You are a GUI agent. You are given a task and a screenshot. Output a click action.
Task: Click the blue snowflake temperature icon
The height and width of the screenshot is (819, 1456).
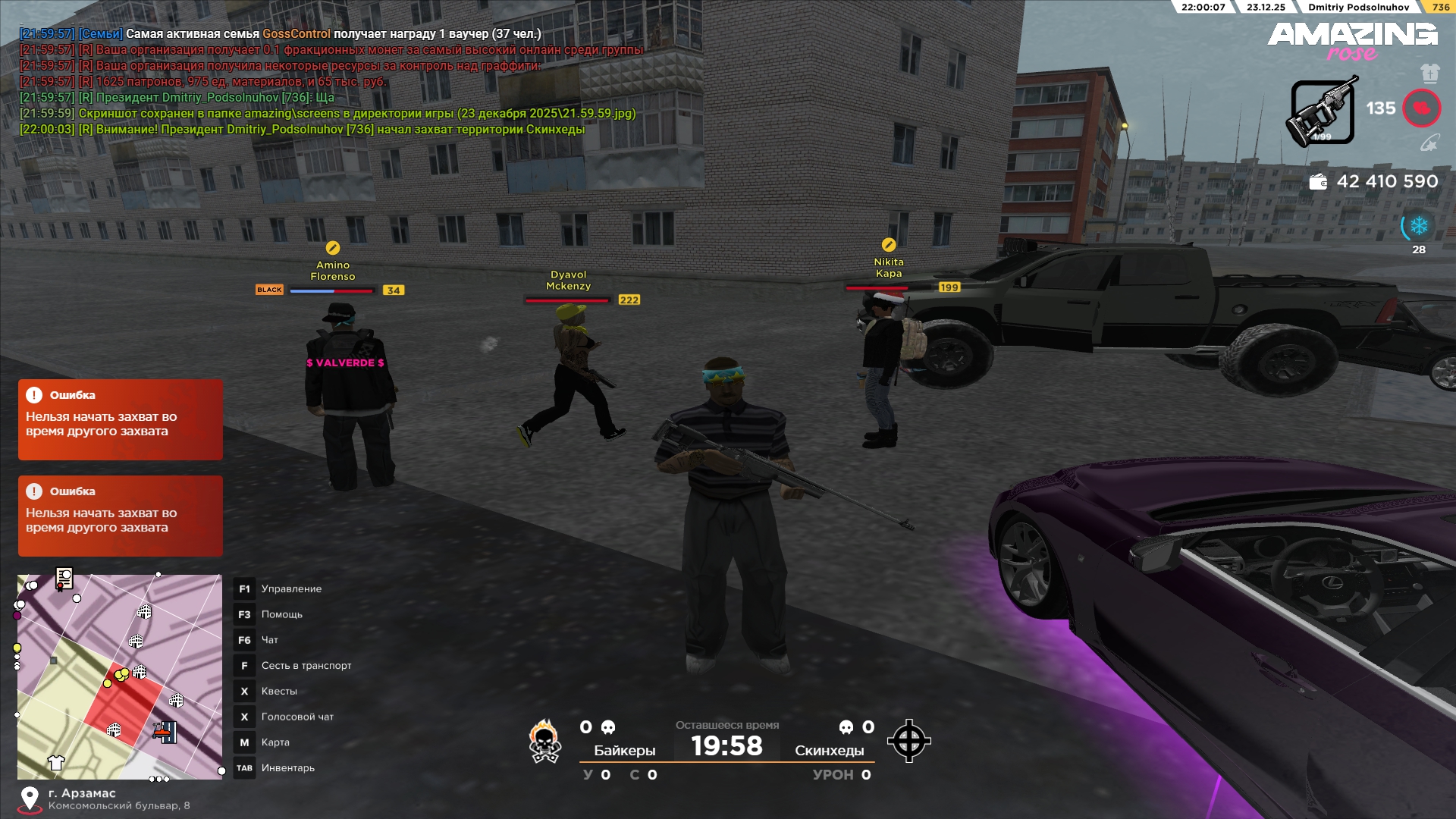[1418, 226]
